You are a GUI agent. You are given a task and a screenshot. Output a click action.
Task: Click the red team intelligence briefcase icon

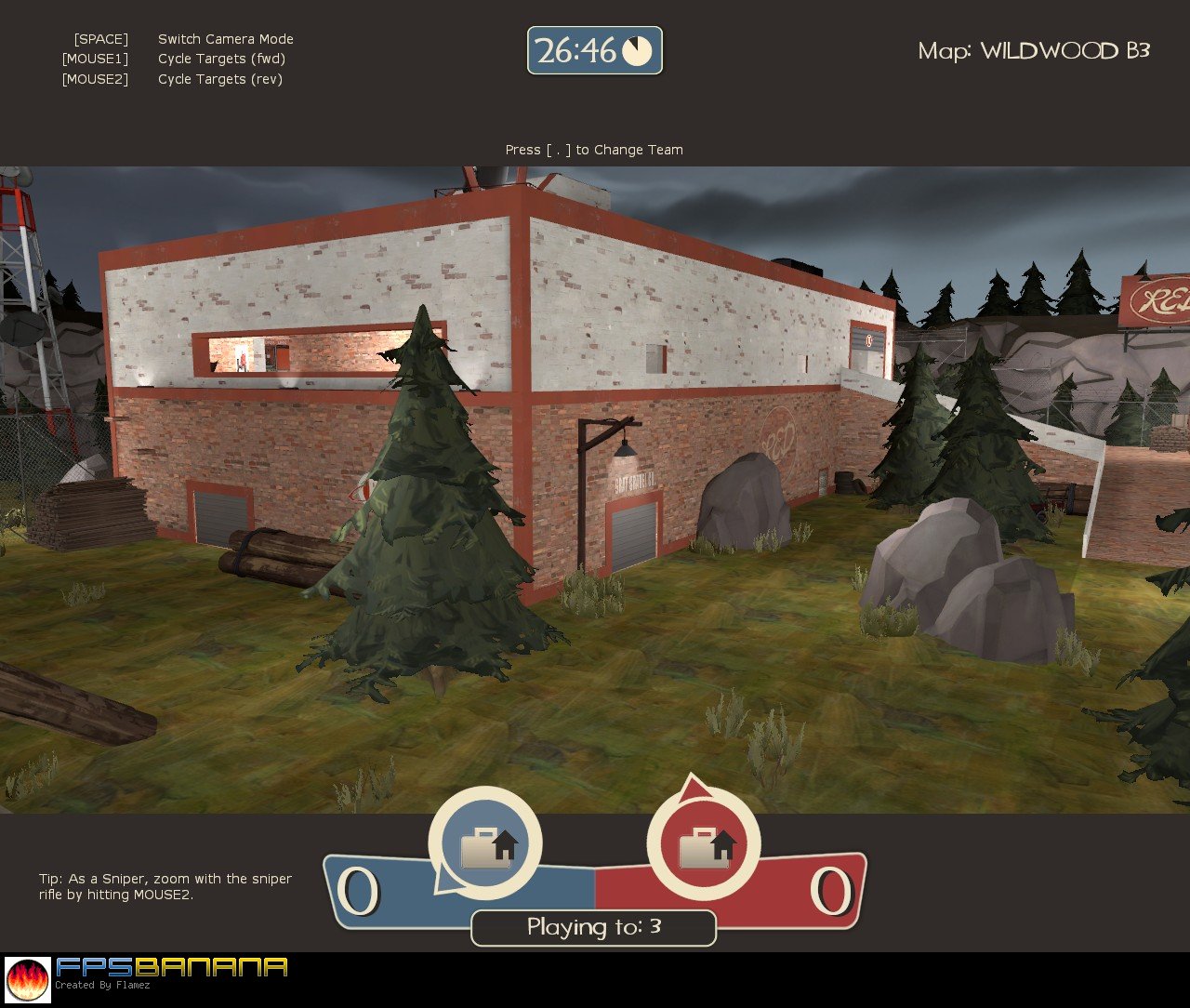coord(704,845)
